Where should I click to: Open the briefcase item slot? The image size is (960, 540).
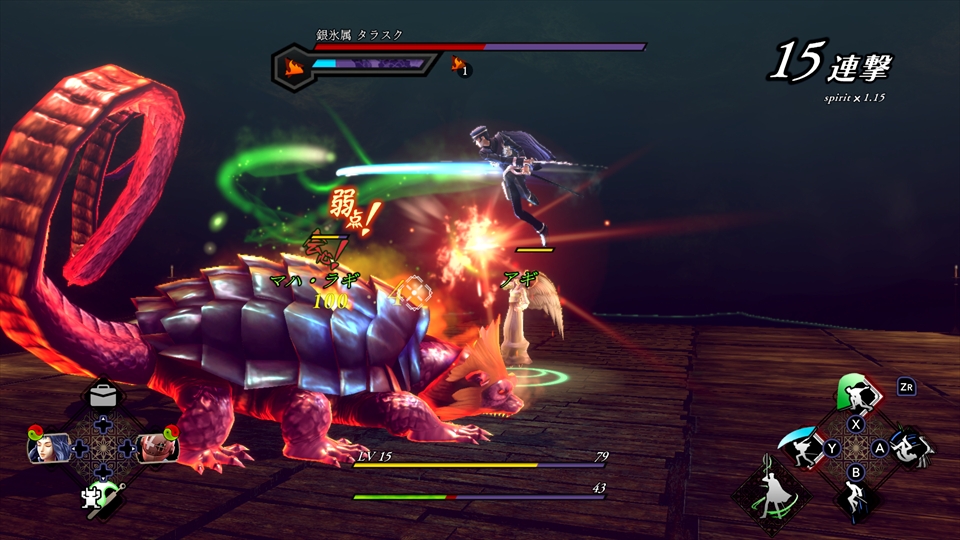pos(103,396)
